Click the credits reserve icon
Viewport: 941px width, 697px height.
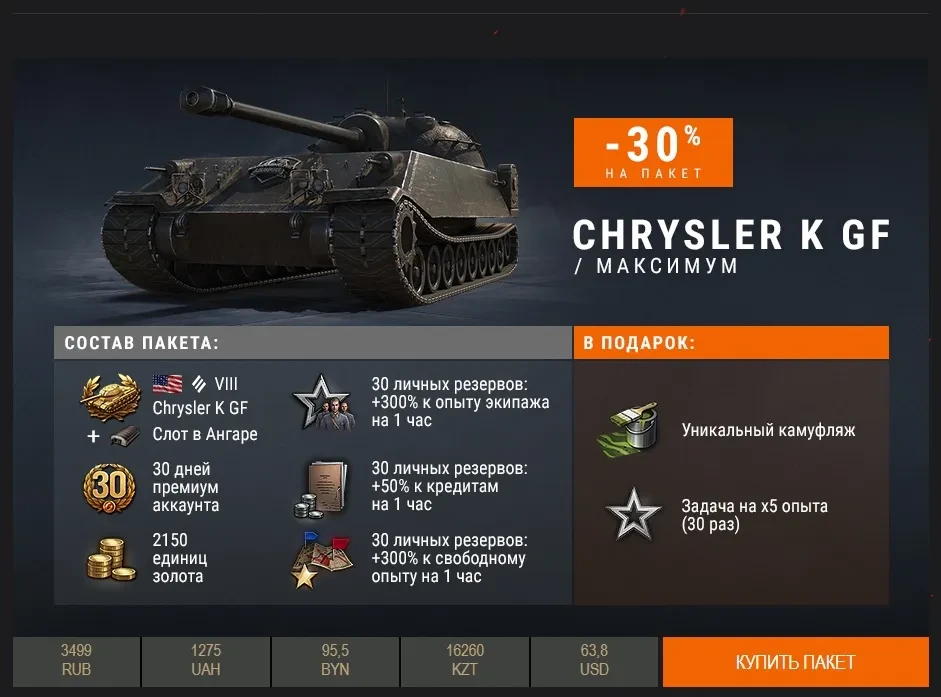[x=323, y=488]
